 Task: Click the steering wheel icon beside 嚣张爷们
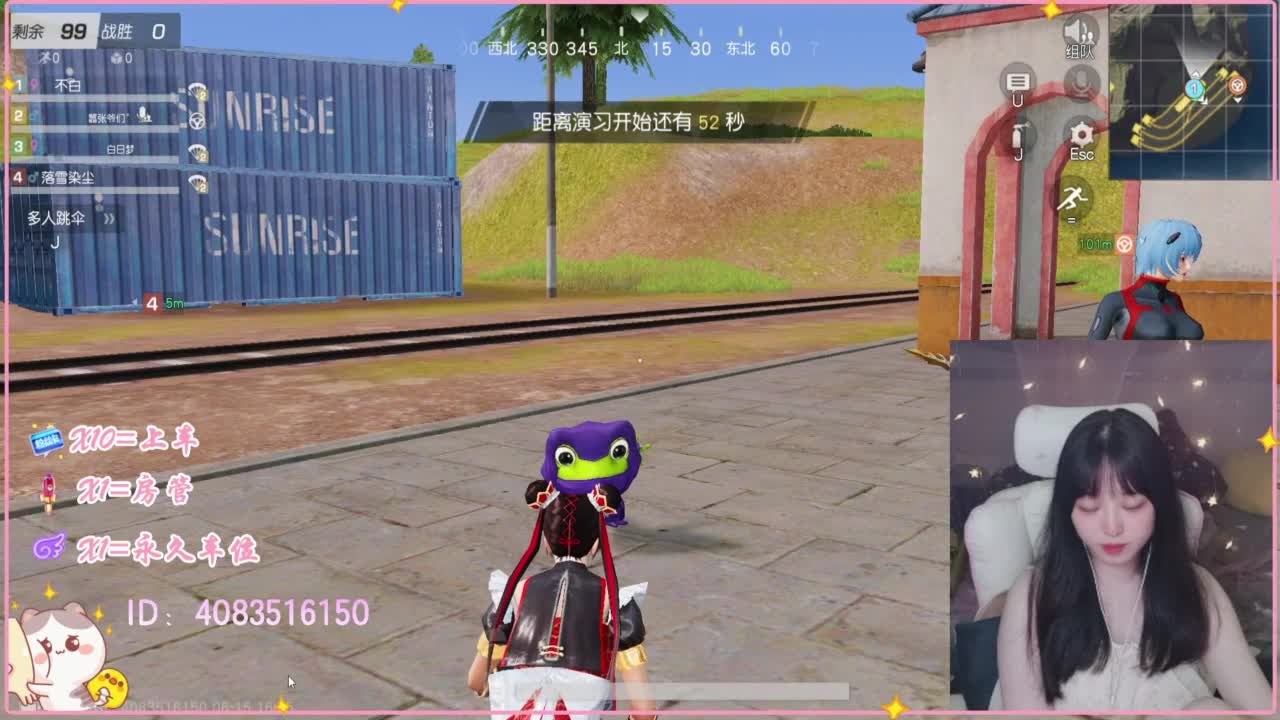(x=197, y=120)
